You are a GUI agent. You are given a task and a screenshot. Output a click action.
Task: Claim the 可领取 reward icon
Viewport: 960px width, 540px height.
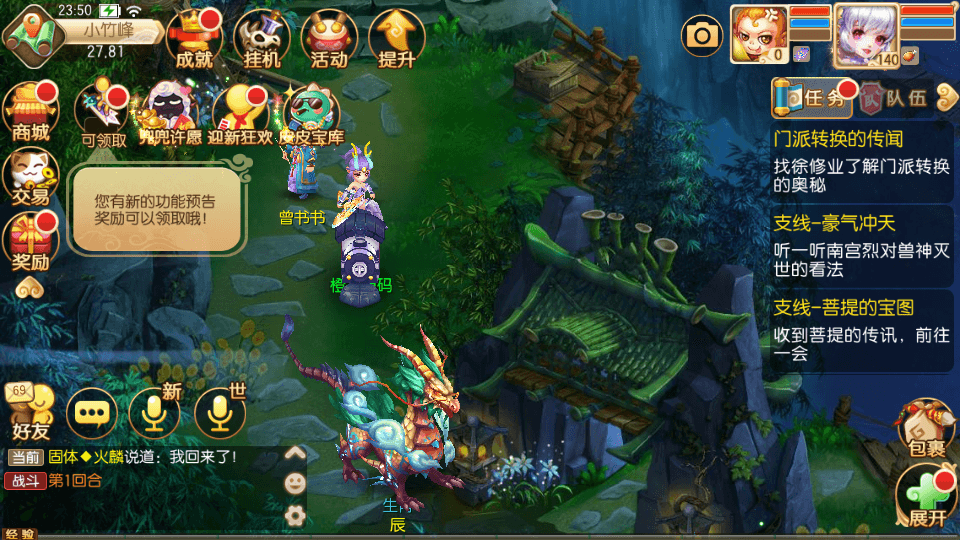tap(104, 115)
